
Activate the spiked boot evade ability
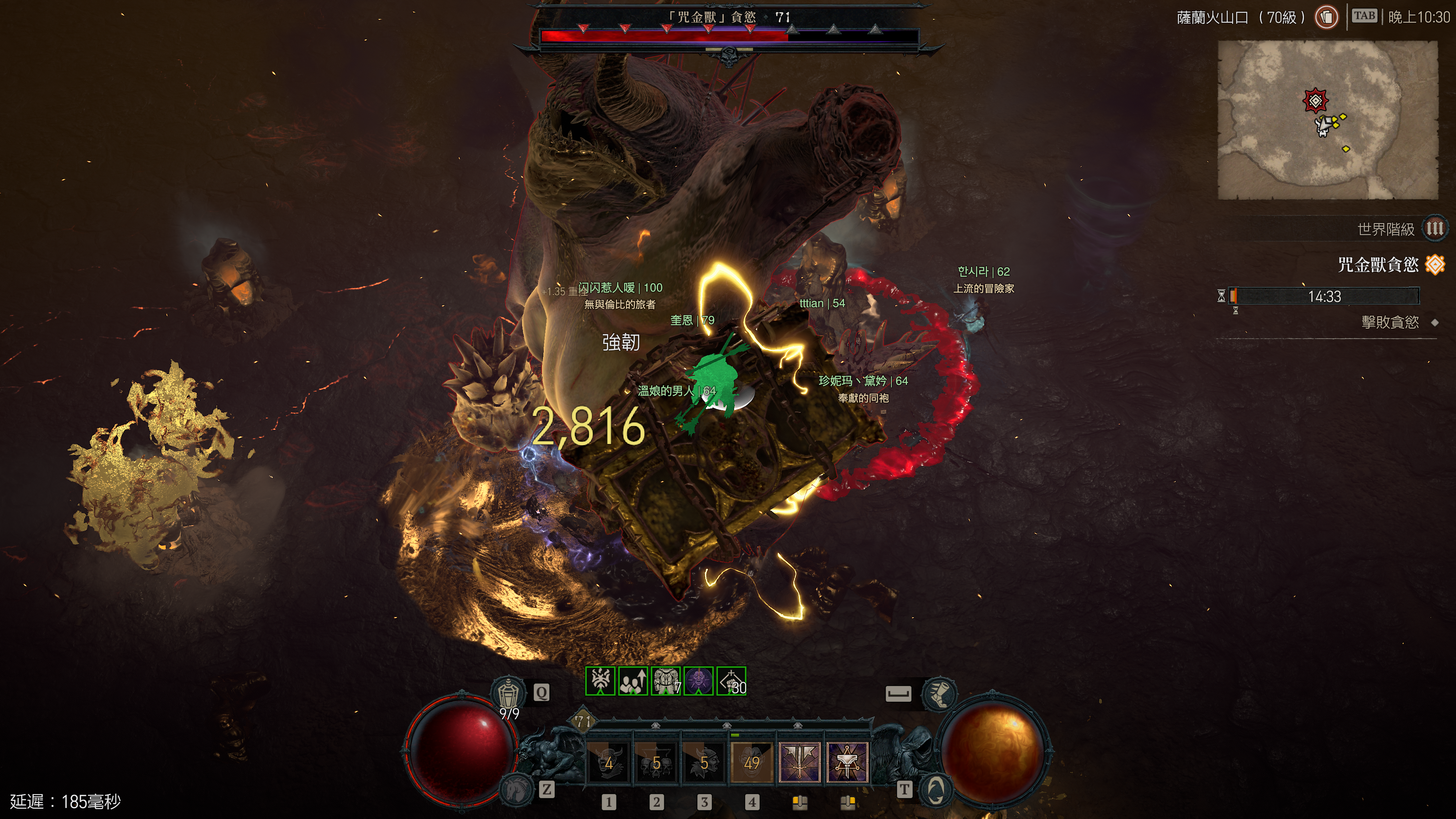(x=939, y=693)
